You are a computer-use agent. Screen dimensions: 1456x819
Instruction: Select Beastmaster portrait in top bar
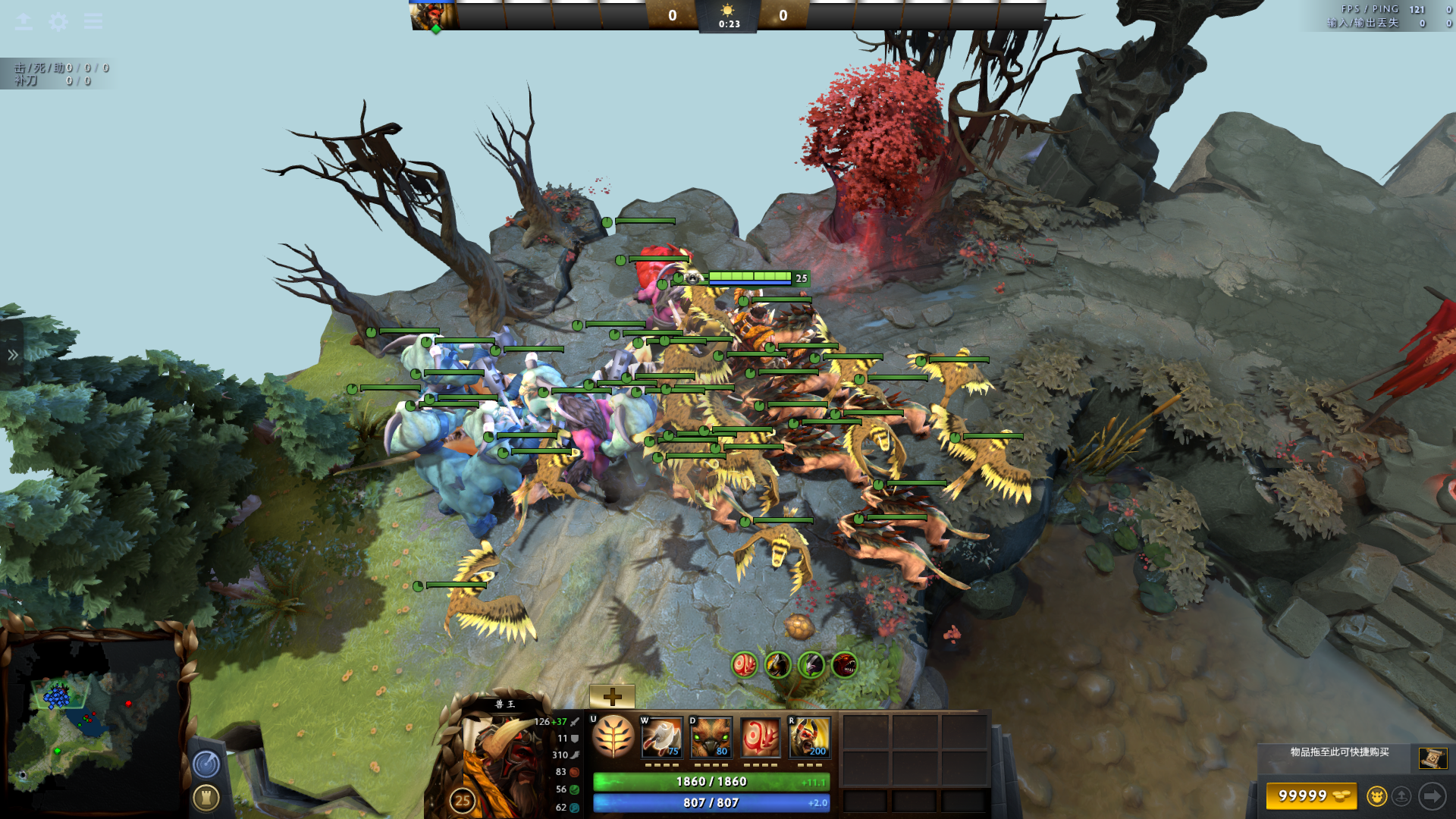point(433,15)
